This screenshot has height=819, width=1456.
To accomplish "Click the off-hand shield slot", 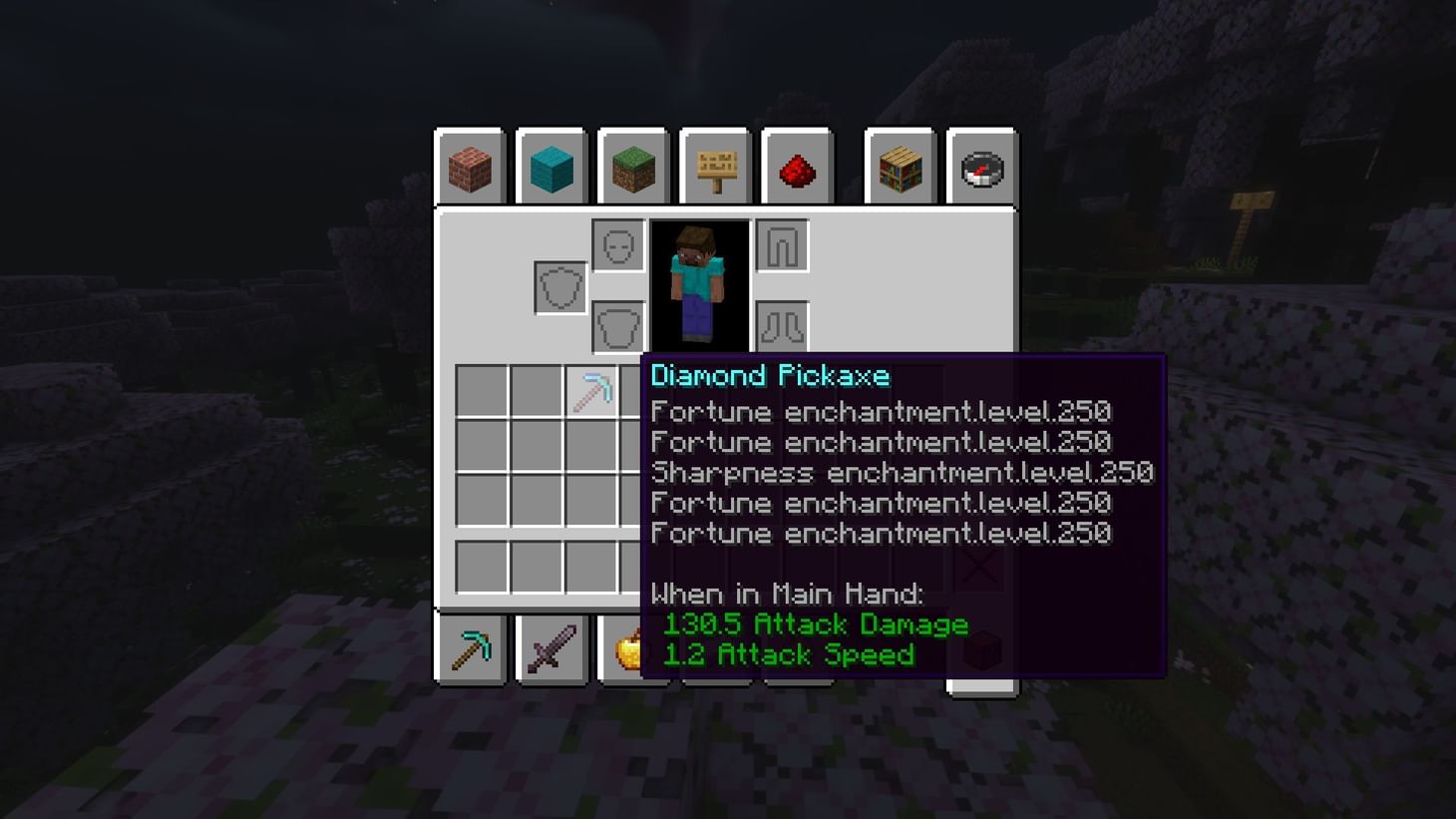I will (x=558, y=286).
